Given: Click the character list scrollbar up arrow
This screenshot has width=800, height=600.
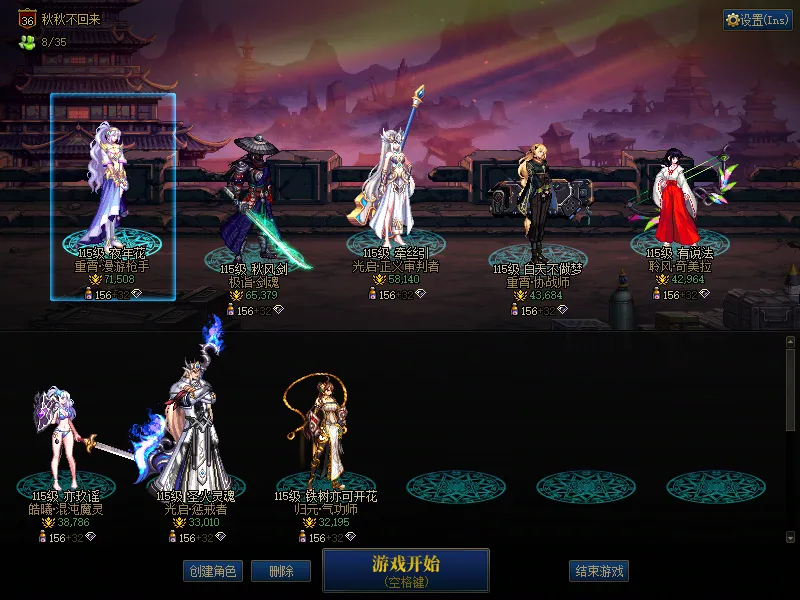Looking at the screenshot, I should click(790, 342).
